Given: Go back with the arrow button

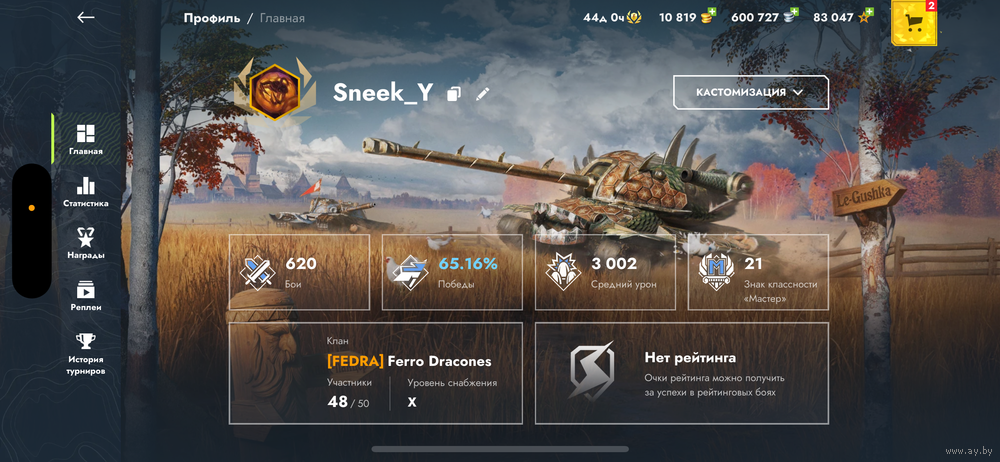Looking at the screenshot, I should pos(86,17).
